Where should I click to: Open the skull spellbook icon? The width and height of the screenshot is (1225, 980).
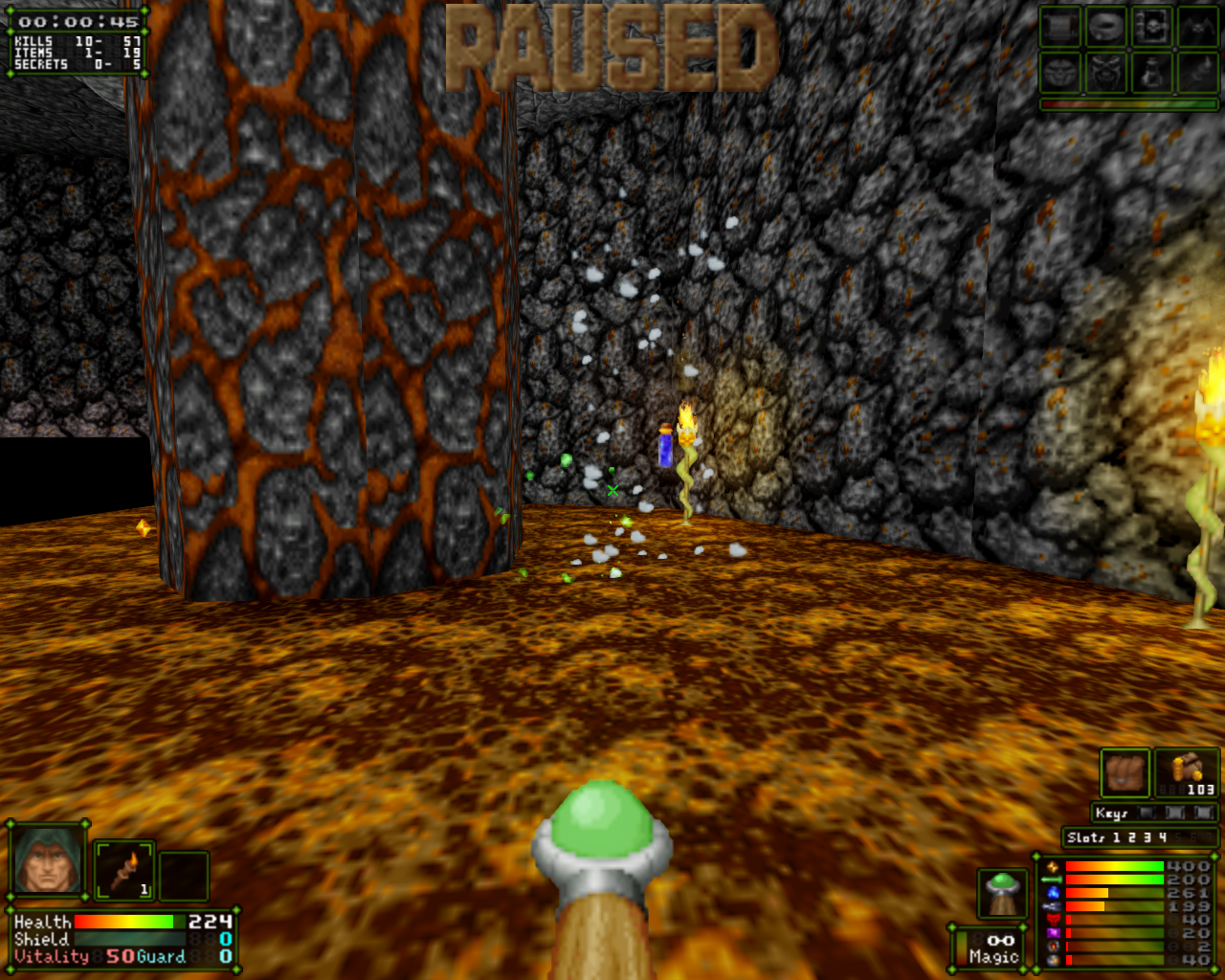click(1152, 27)
